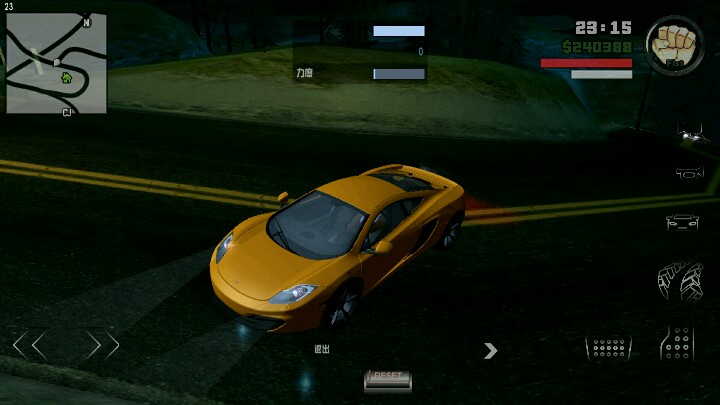Steer right with the right arrows
The image size is (720, 405).
point(102,346)
